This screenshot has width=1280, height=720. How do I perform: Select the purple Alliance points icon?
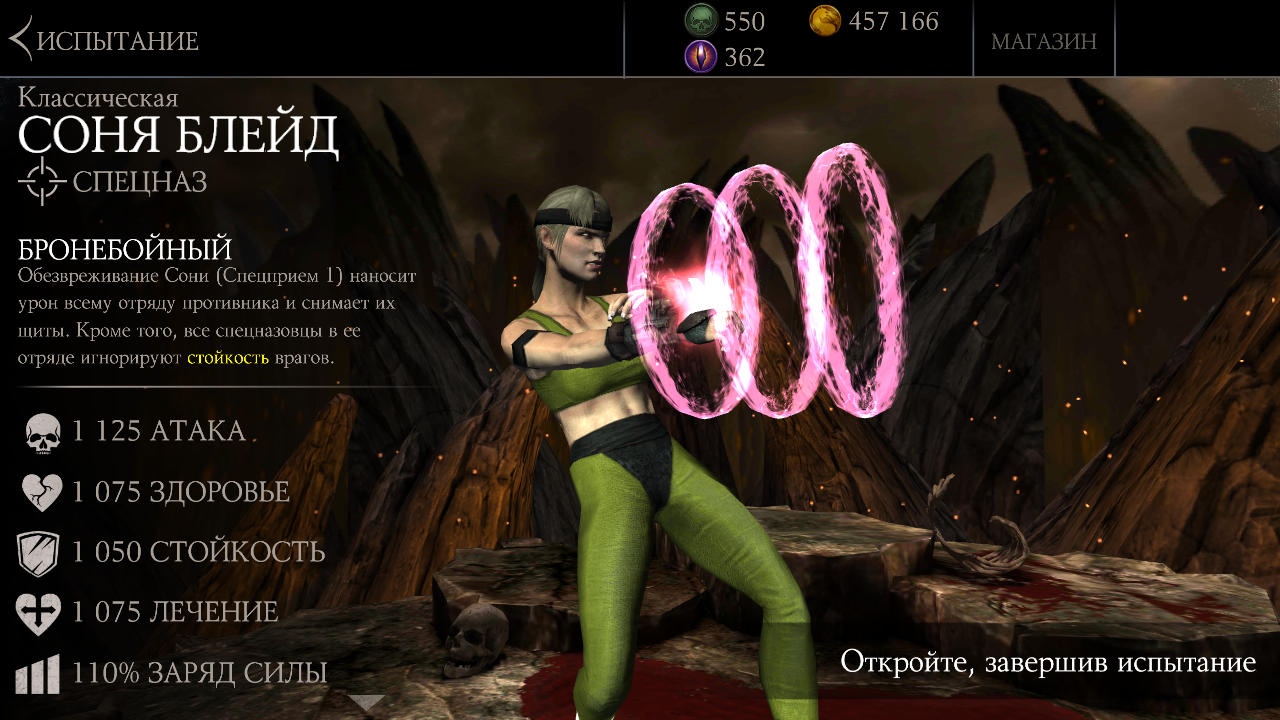pyautogui.click(x=700, y=57)
